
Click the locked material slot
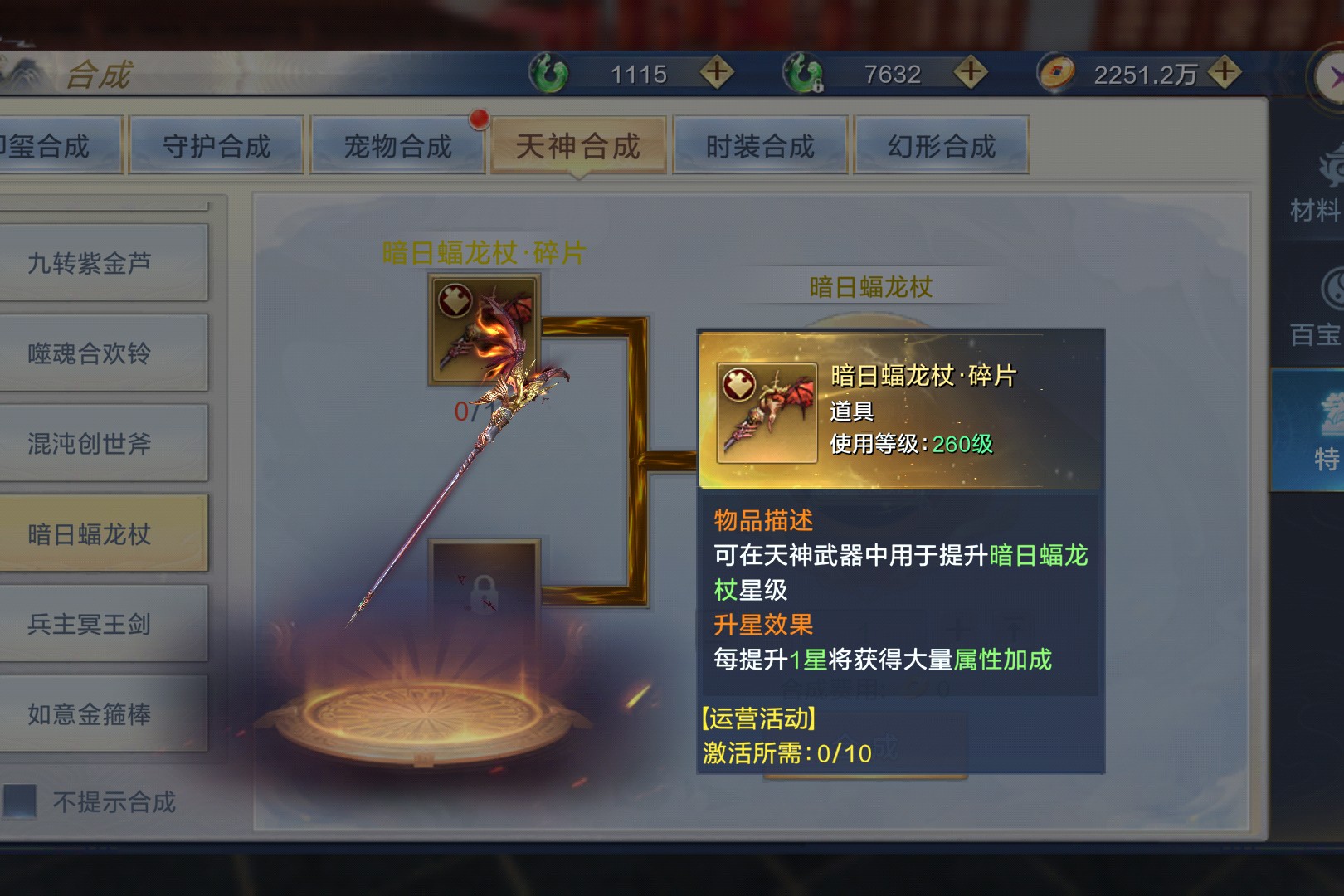(484, 591)
